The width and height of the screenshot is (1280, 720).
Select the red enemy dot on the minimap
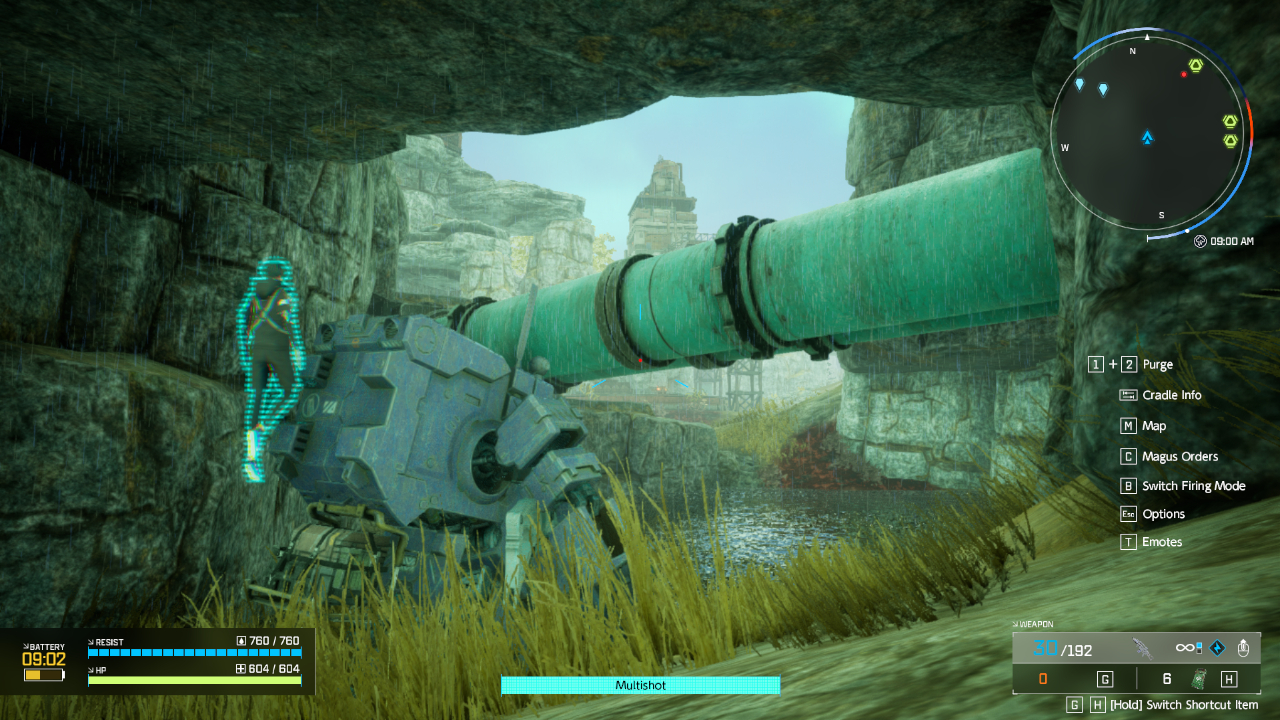[1184, 73]
